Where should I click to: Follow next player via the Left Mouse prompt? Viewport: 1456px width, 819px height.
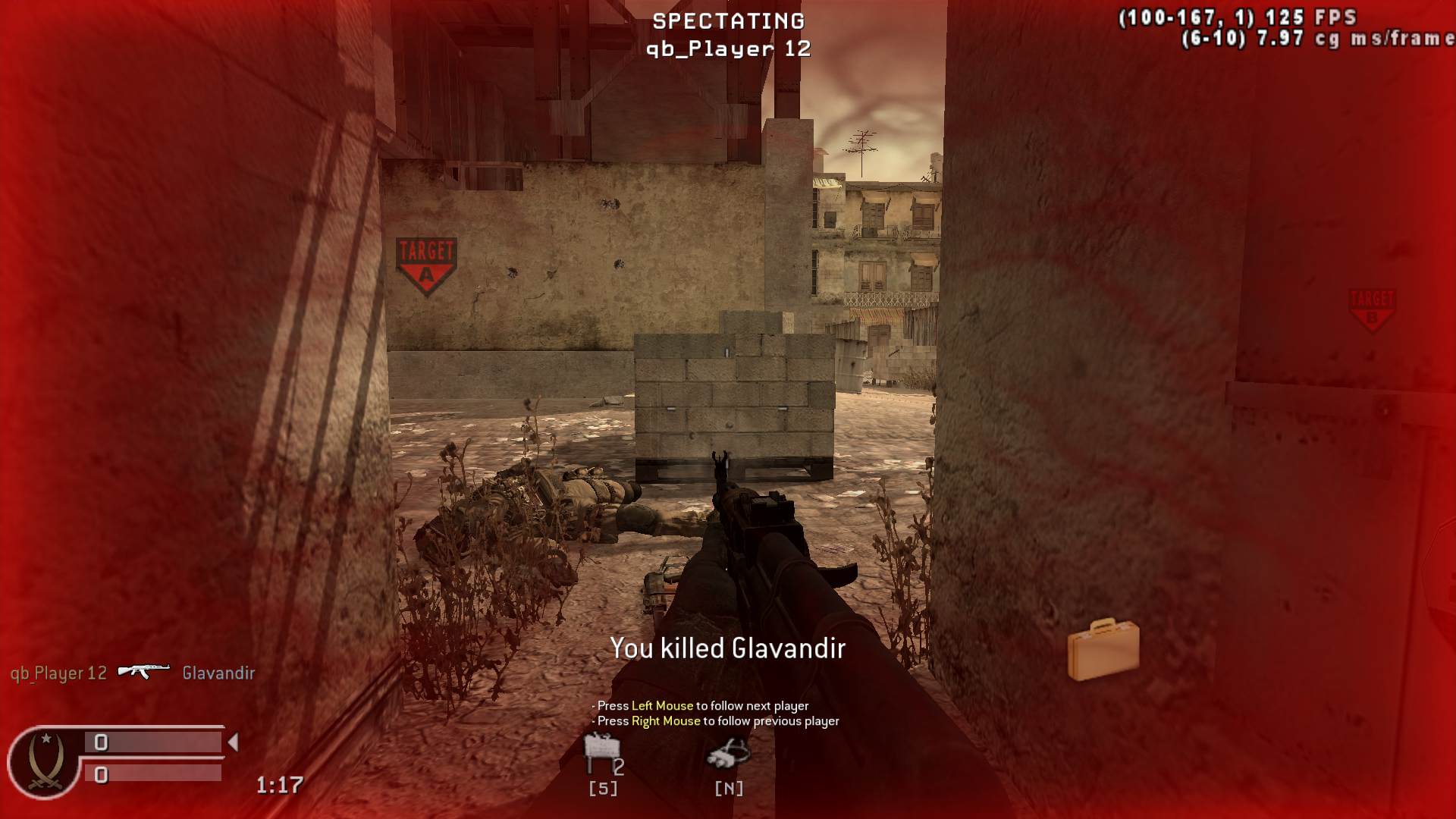pos(701,704)
